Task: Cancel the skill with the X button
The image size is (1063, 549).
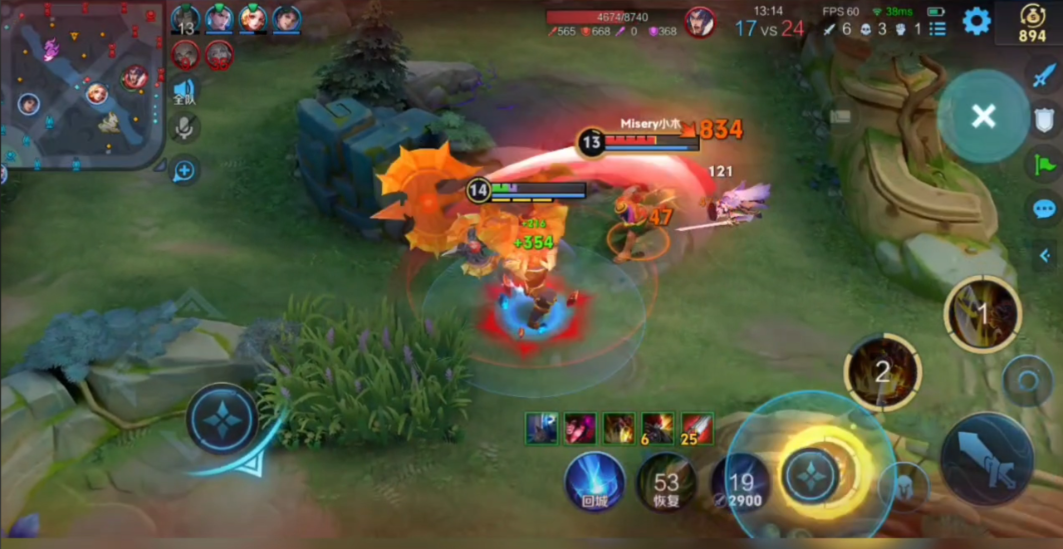Action: tap(983, 116)
